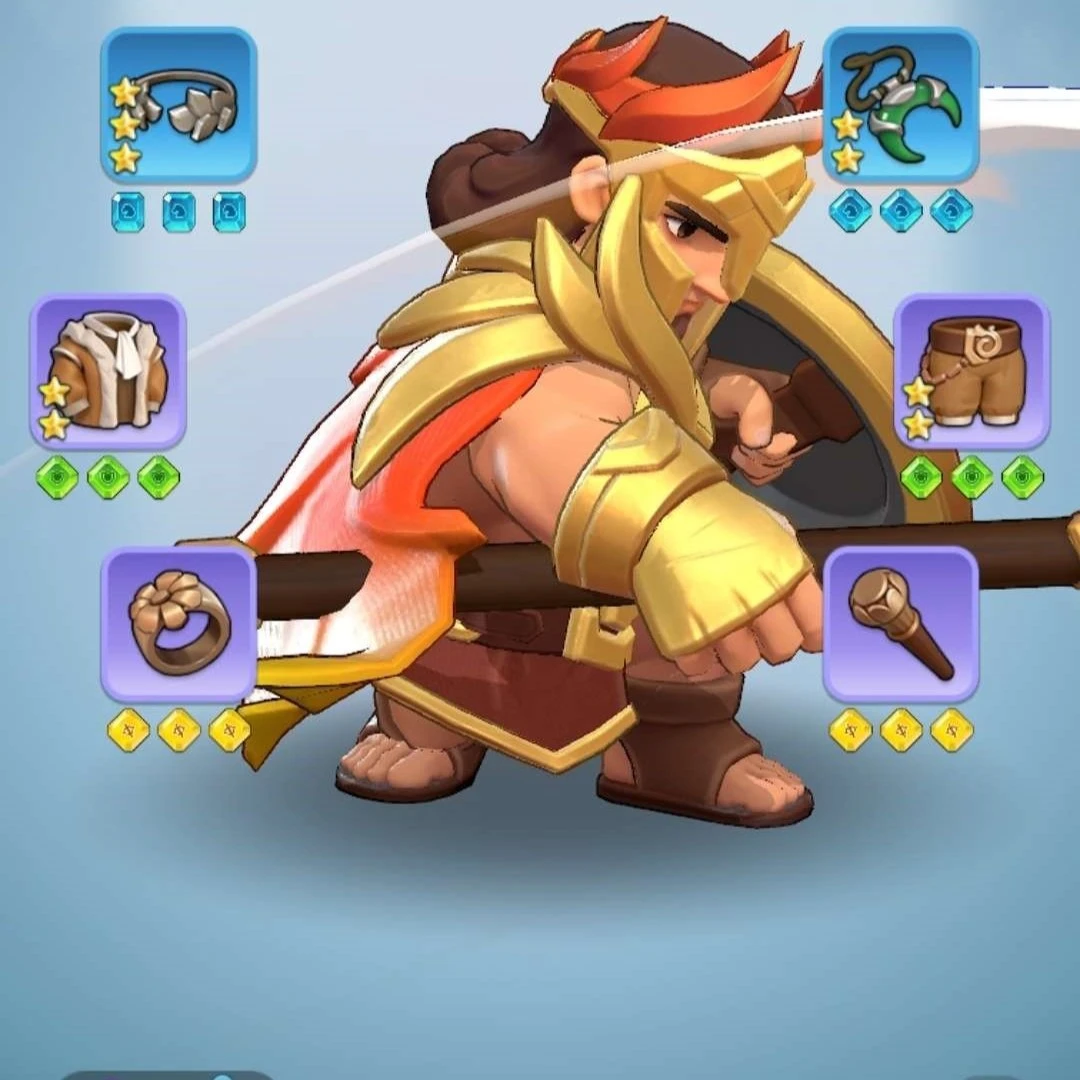Open the wooden scepter weapon slot
The width and height of the screenshot is (1080, 1080).
click(900, 624)
